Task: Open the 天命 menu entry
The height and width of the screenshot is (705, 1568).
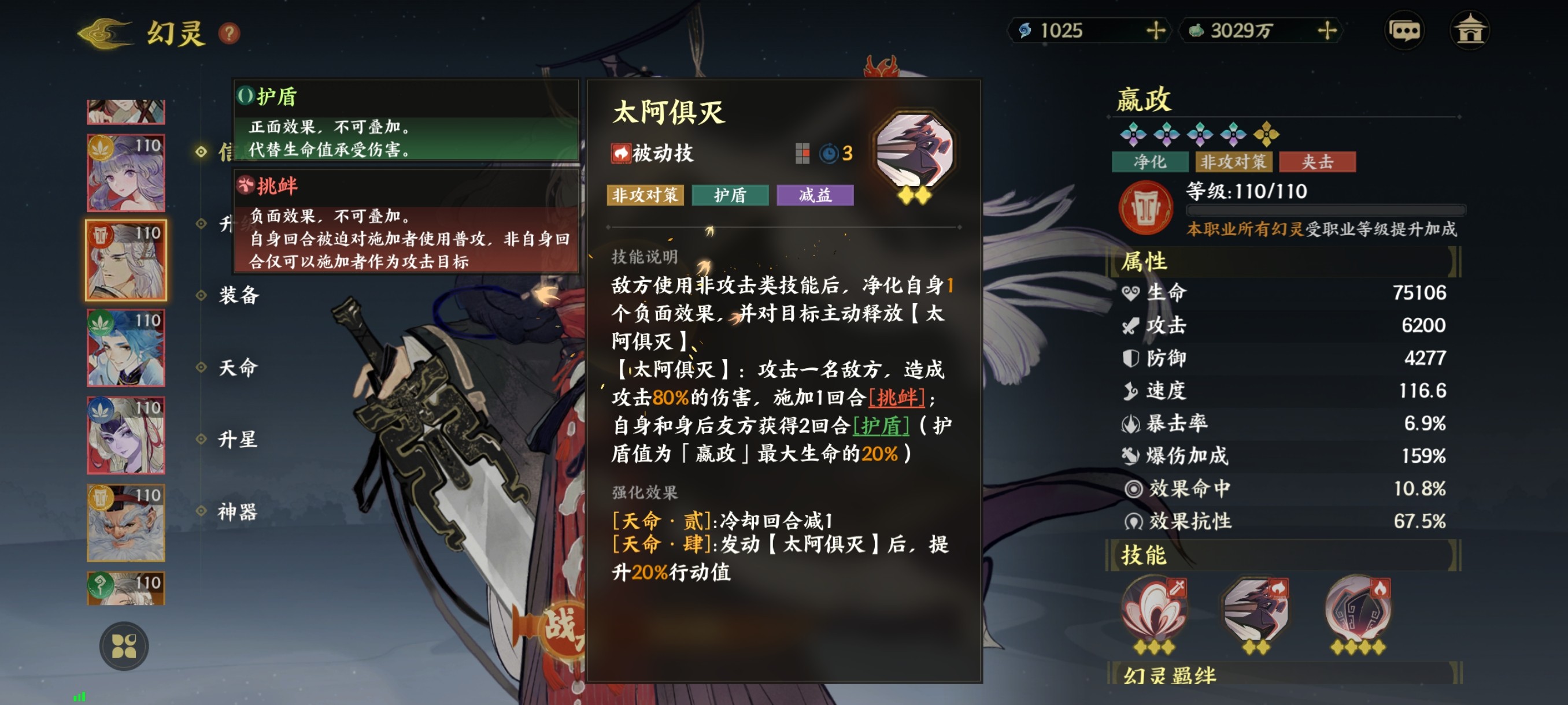Action: point(239,368)
